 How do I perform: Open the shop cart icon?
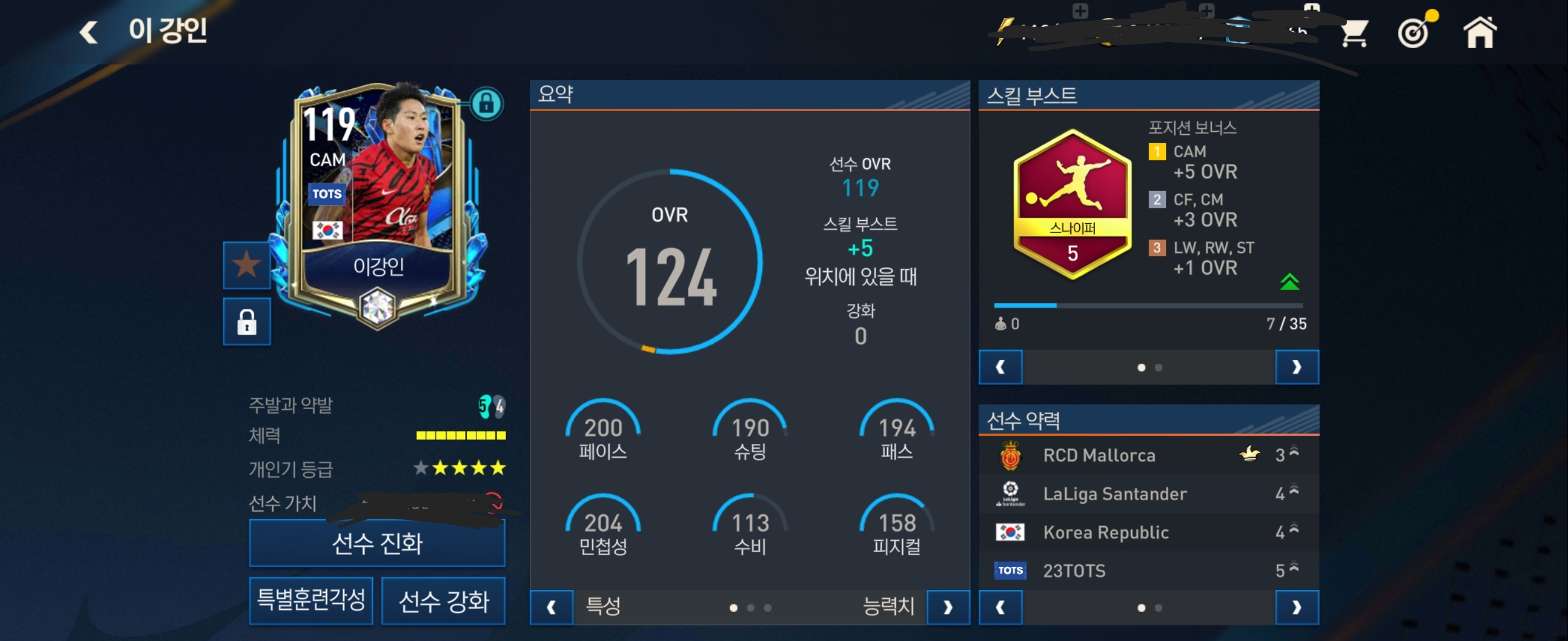1354,33
